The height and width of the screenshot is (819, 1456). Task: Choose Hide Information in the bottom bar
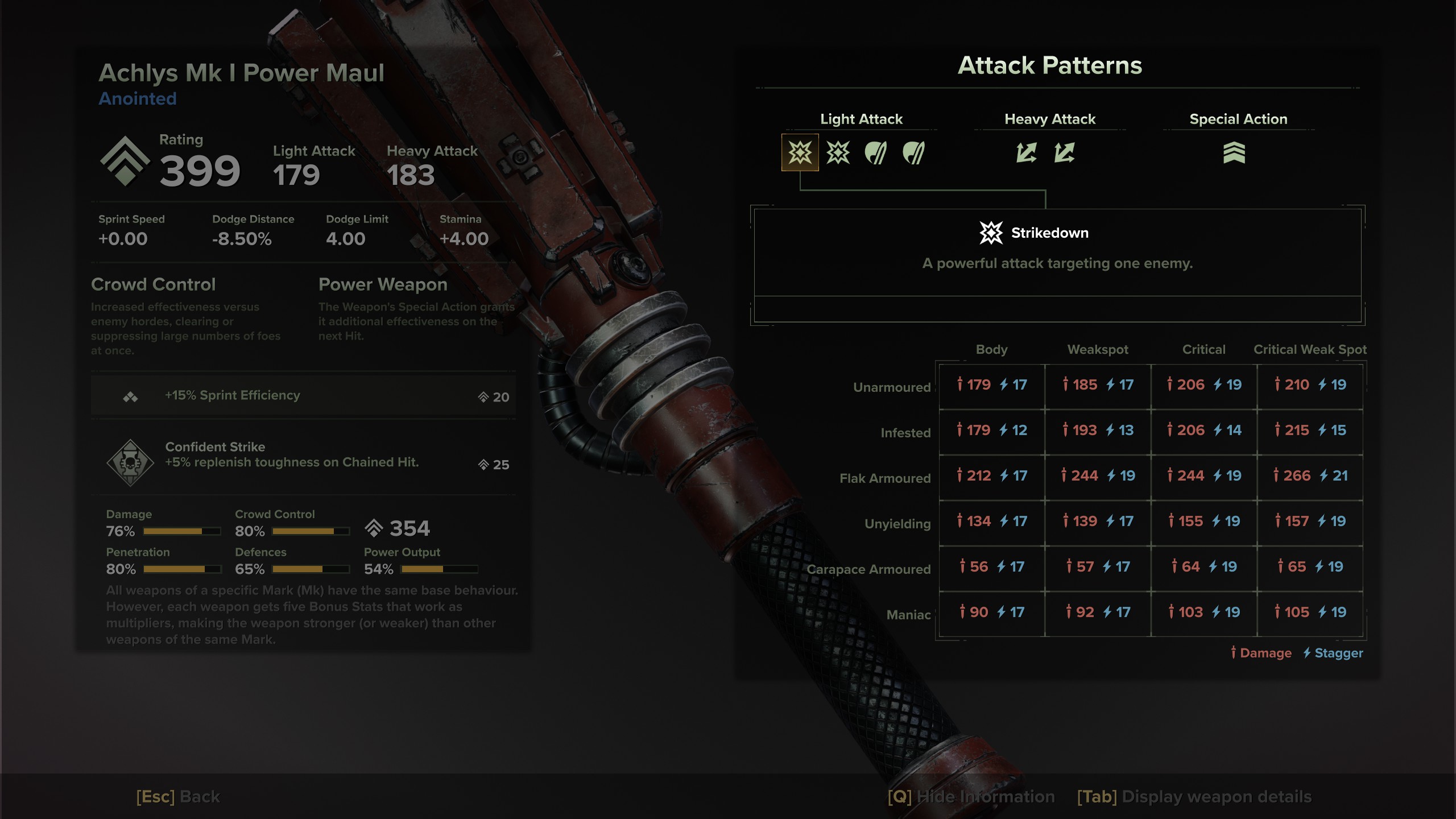click(x=971, y=797)
